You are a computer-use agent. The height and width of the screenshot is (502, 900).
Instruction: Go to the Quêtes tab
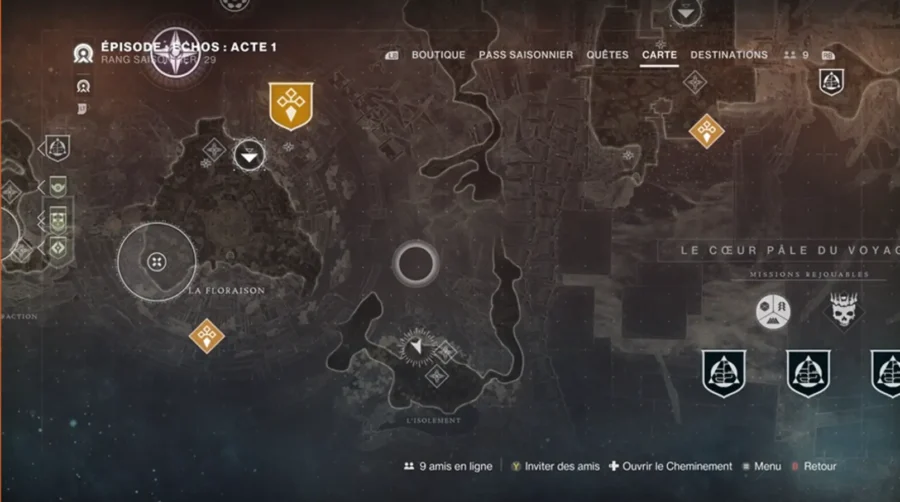(607, 55)
